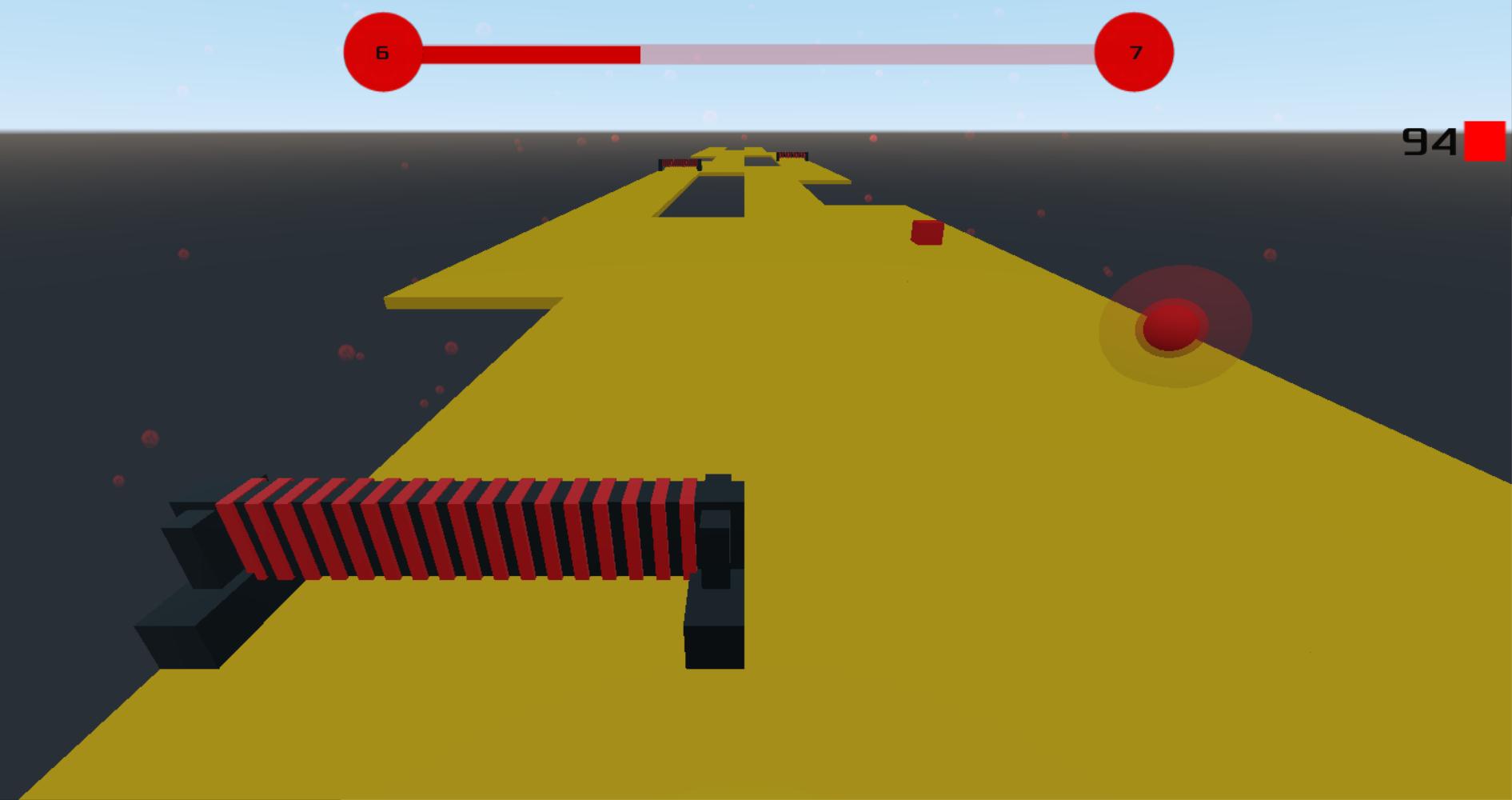Image resolution: width=1512 pixels, height=800 pixels.
Task: Click the distant left barrier on the track
Action: (679, 162)
